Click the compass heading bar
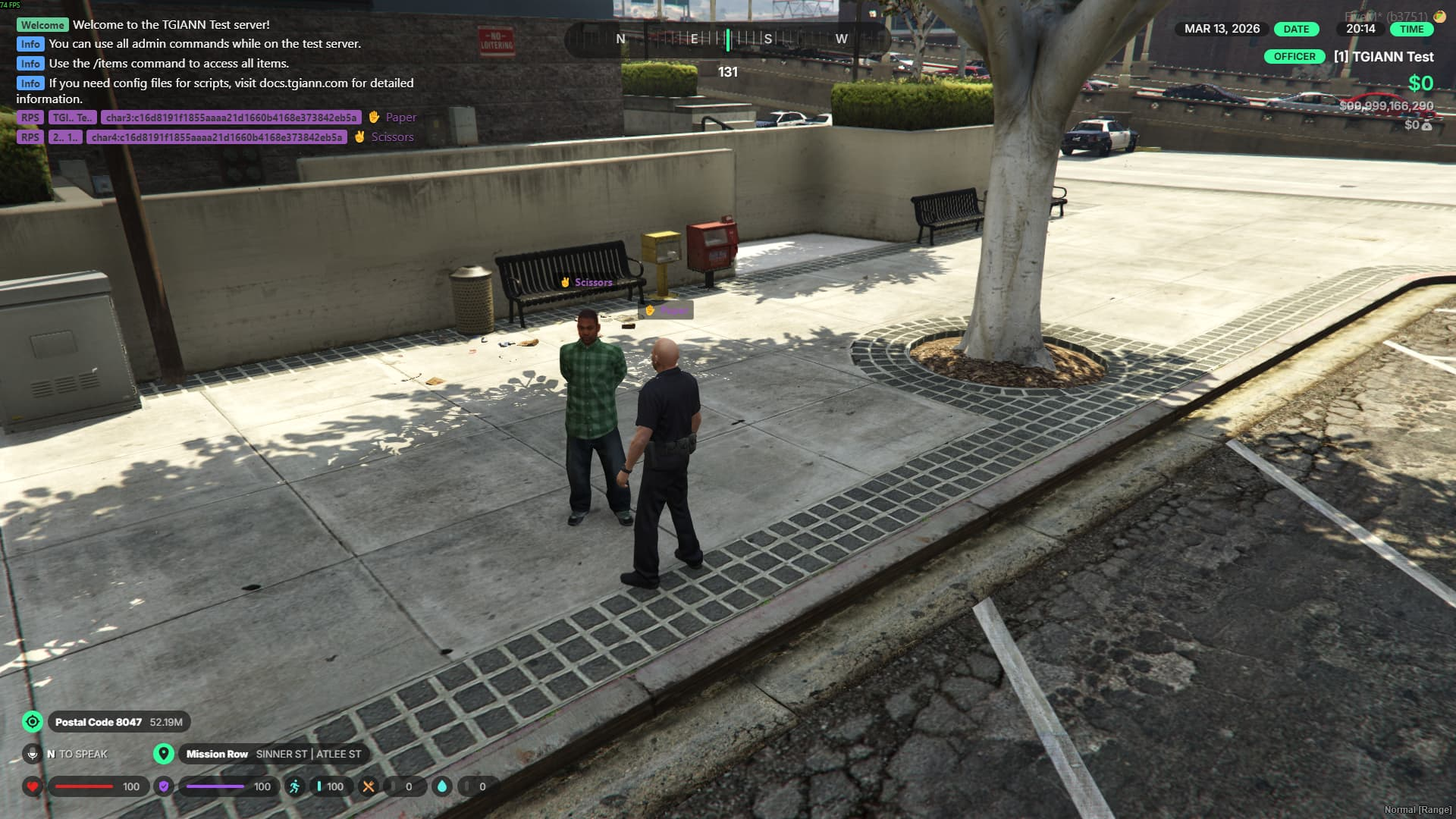 click(728, 39)
